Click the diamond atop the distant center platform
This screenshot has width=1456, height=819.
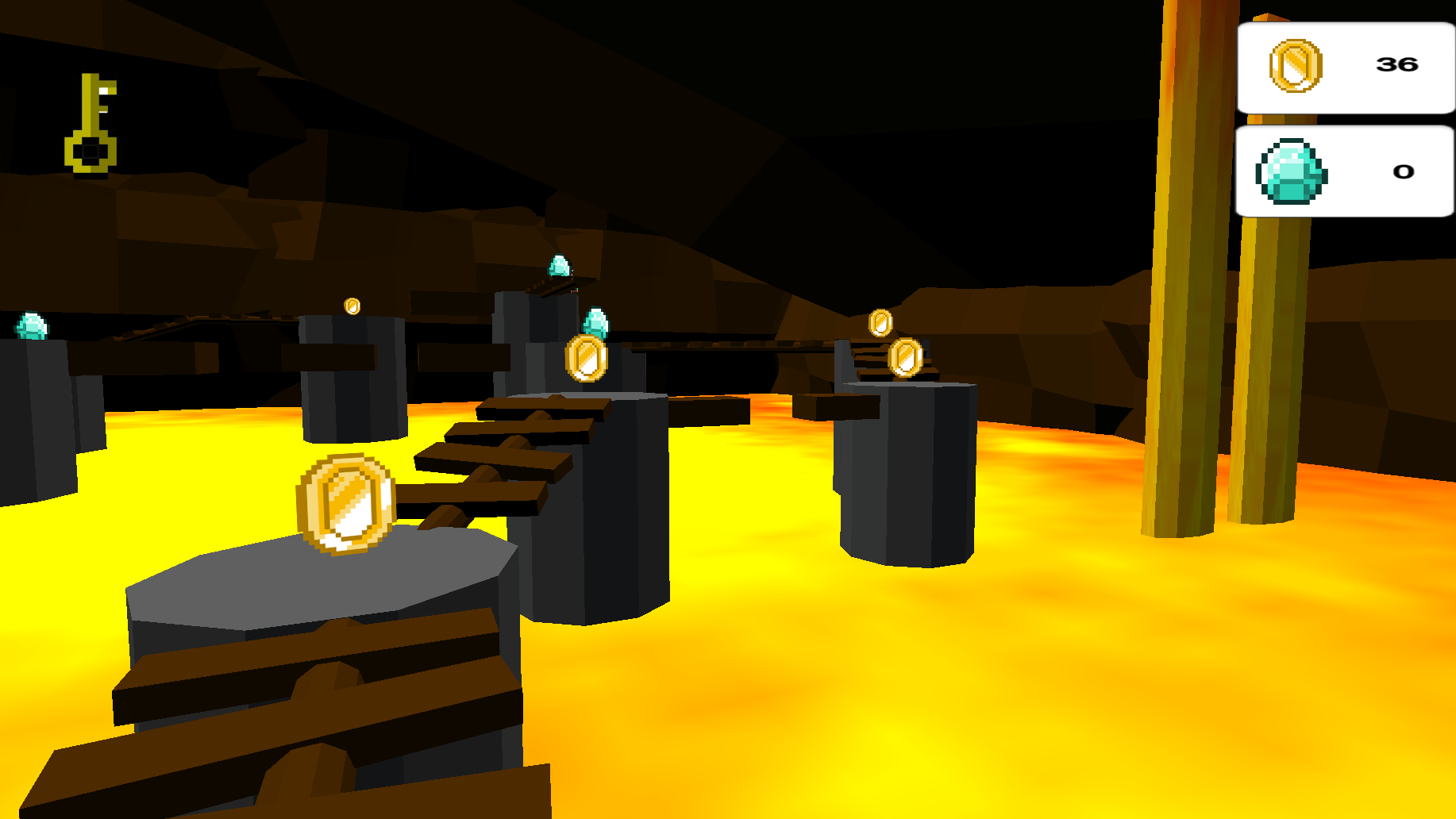click(558, 264)
